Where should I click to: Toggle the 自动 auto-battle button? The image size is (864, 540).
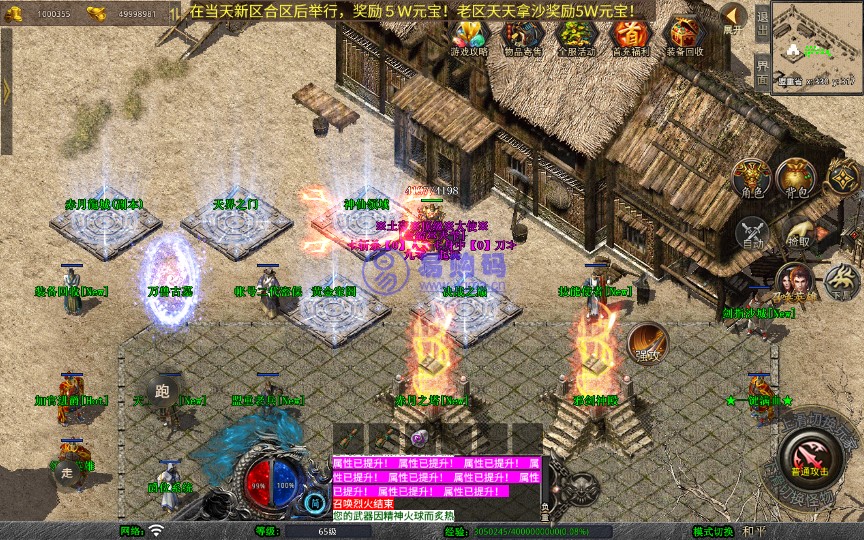[750, 234]
